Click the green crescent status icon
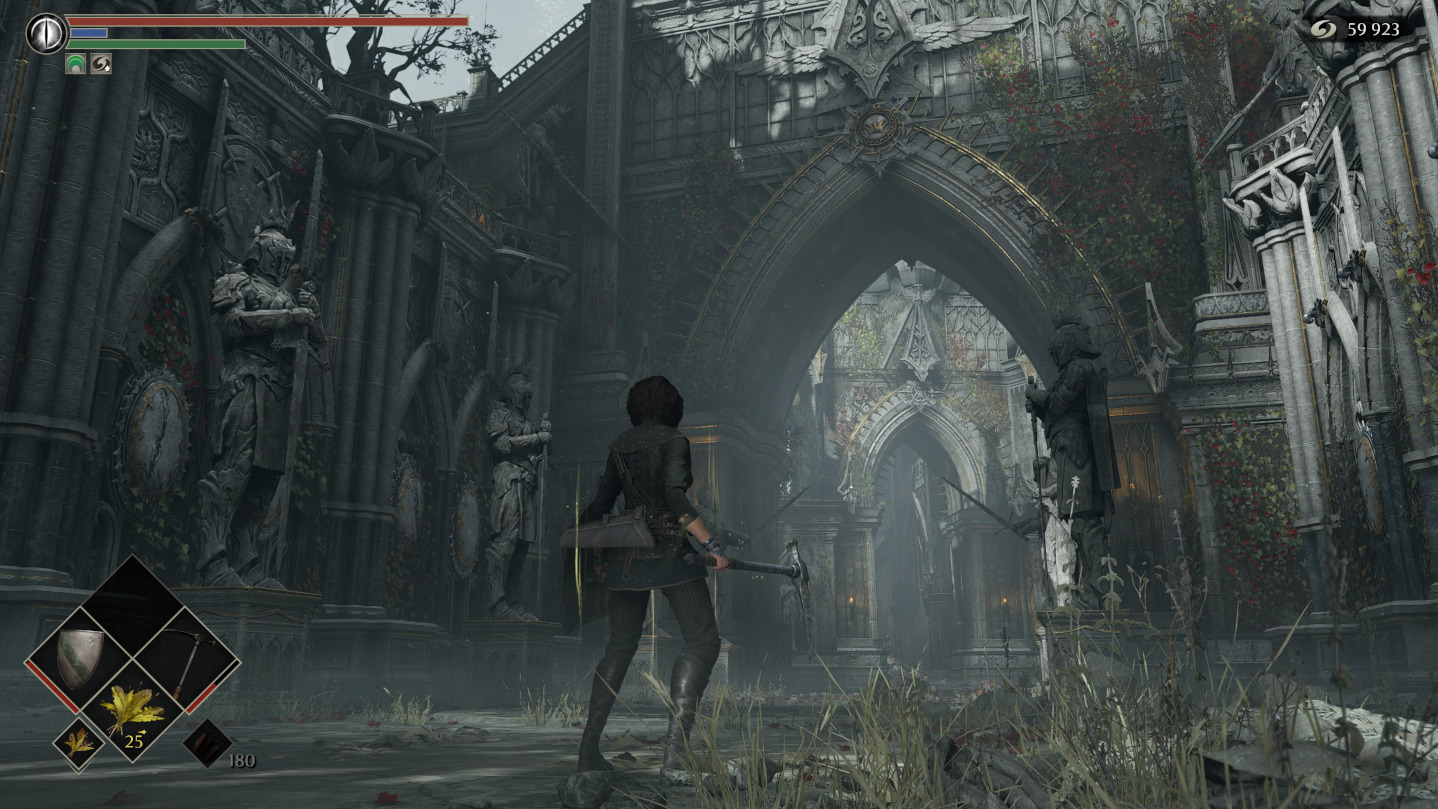The image size is (1438, 809). [x=75, y=64]
